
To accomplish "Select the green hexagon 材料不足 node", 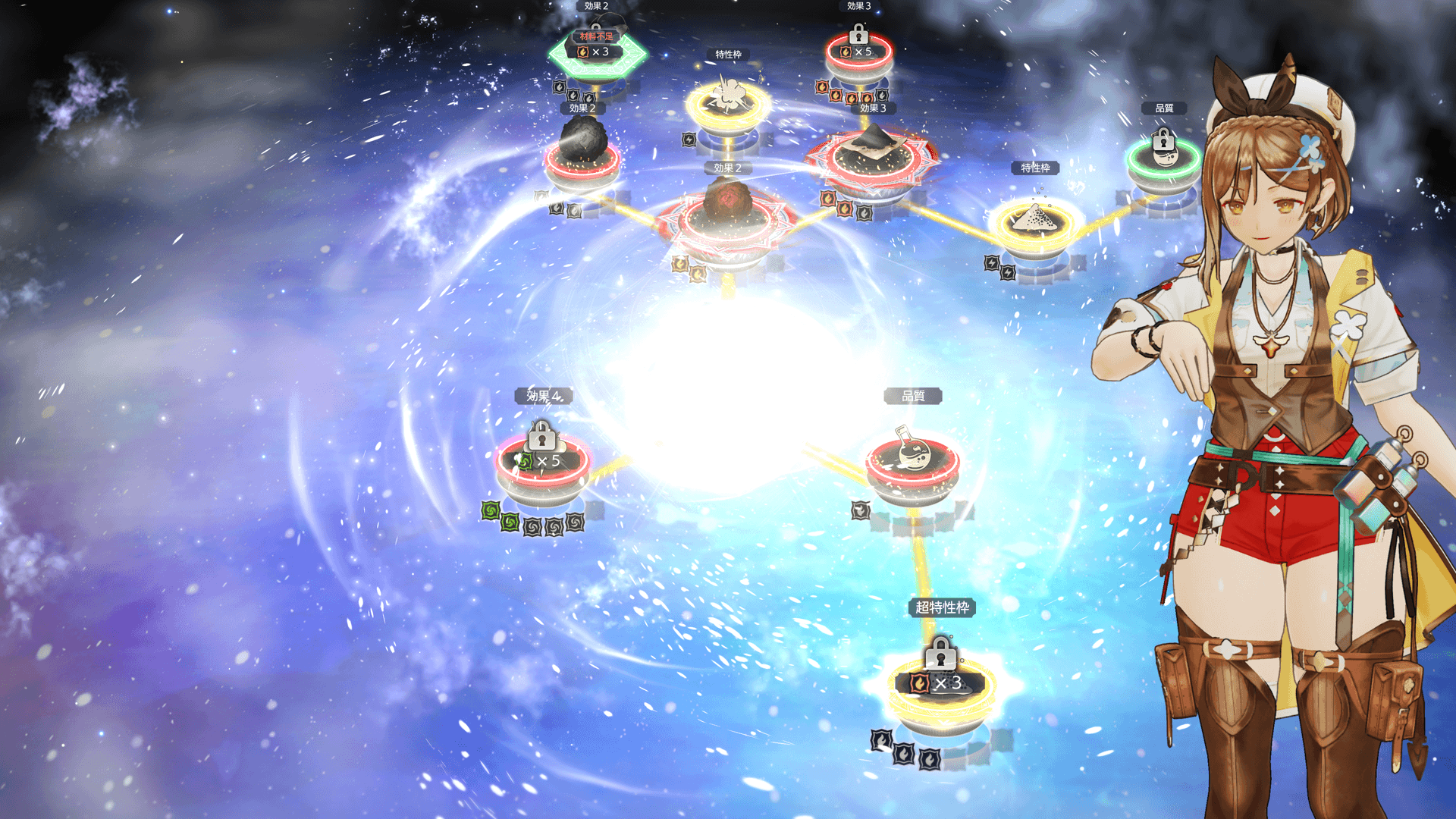I will click(x=598, y=53).
